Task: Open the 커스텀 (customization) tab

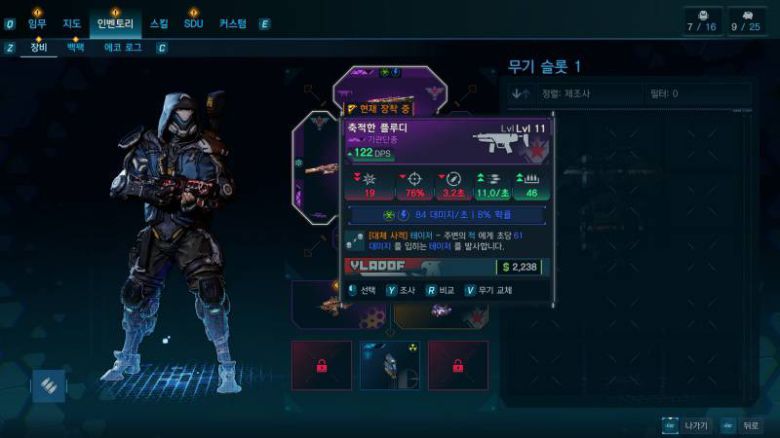Action: coord(233,23)
